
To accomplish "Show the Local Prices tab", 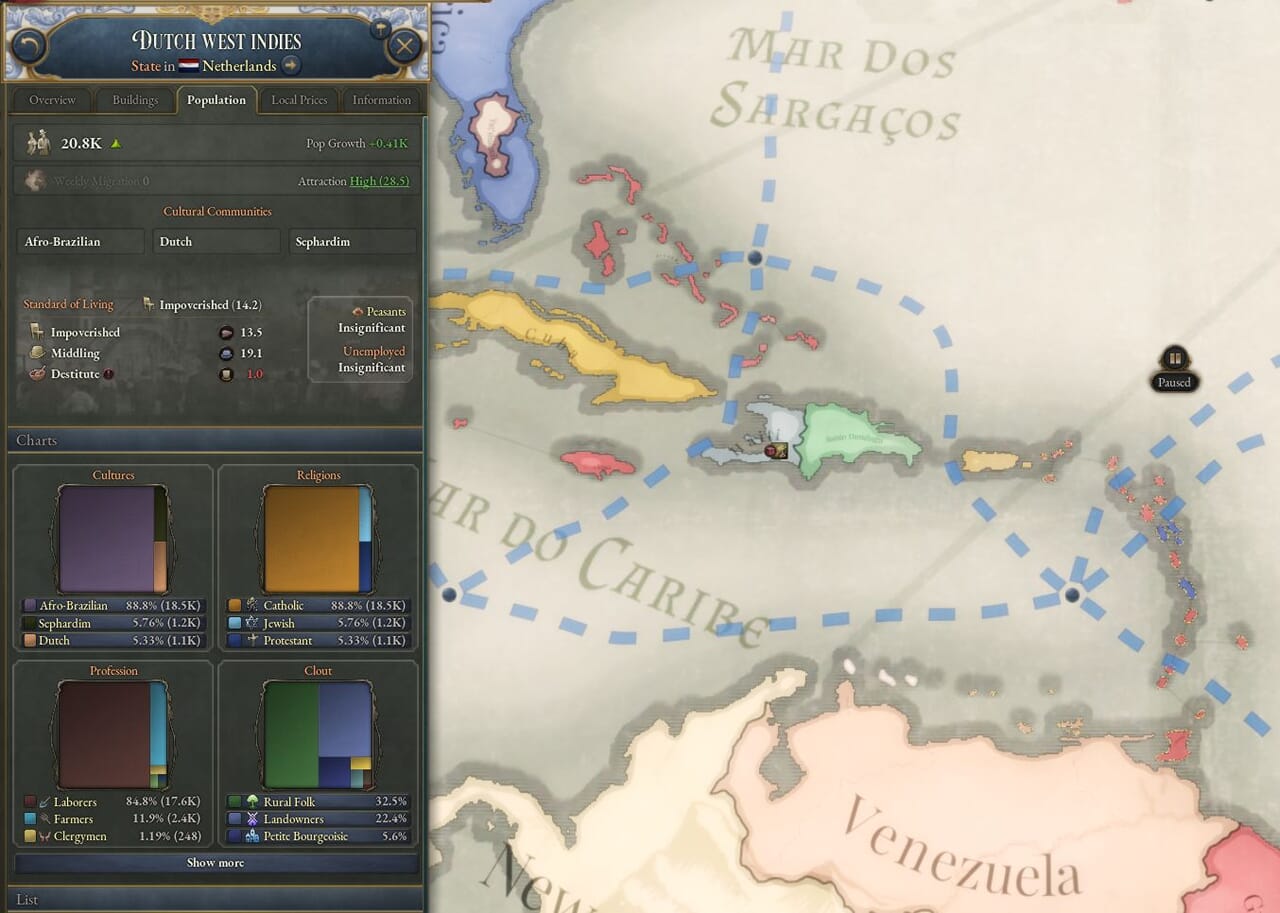I will pyautogui.click(x=299, y=100).
